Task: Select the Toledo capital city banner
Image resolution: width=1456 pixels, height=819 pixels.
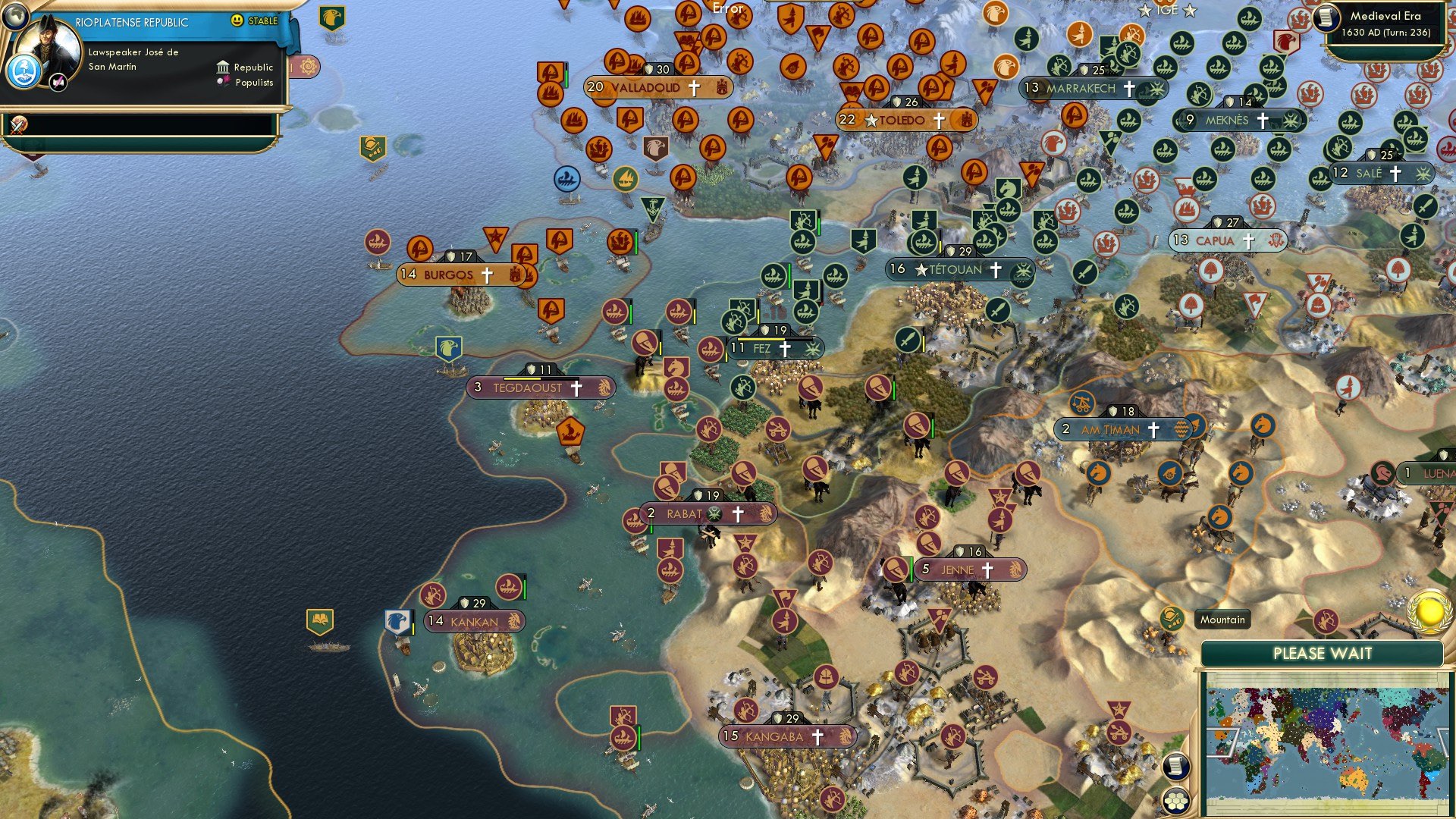Action: point(902,120)
